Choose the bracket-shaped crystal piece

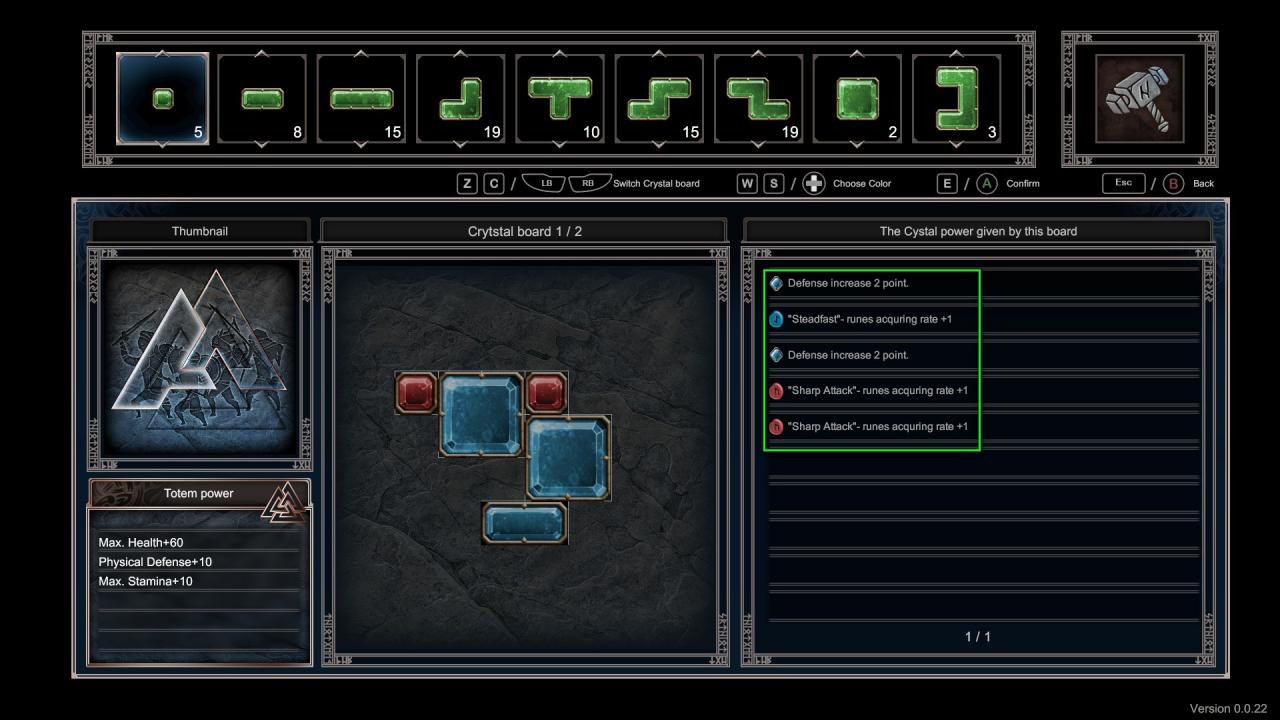click(957, 98)
